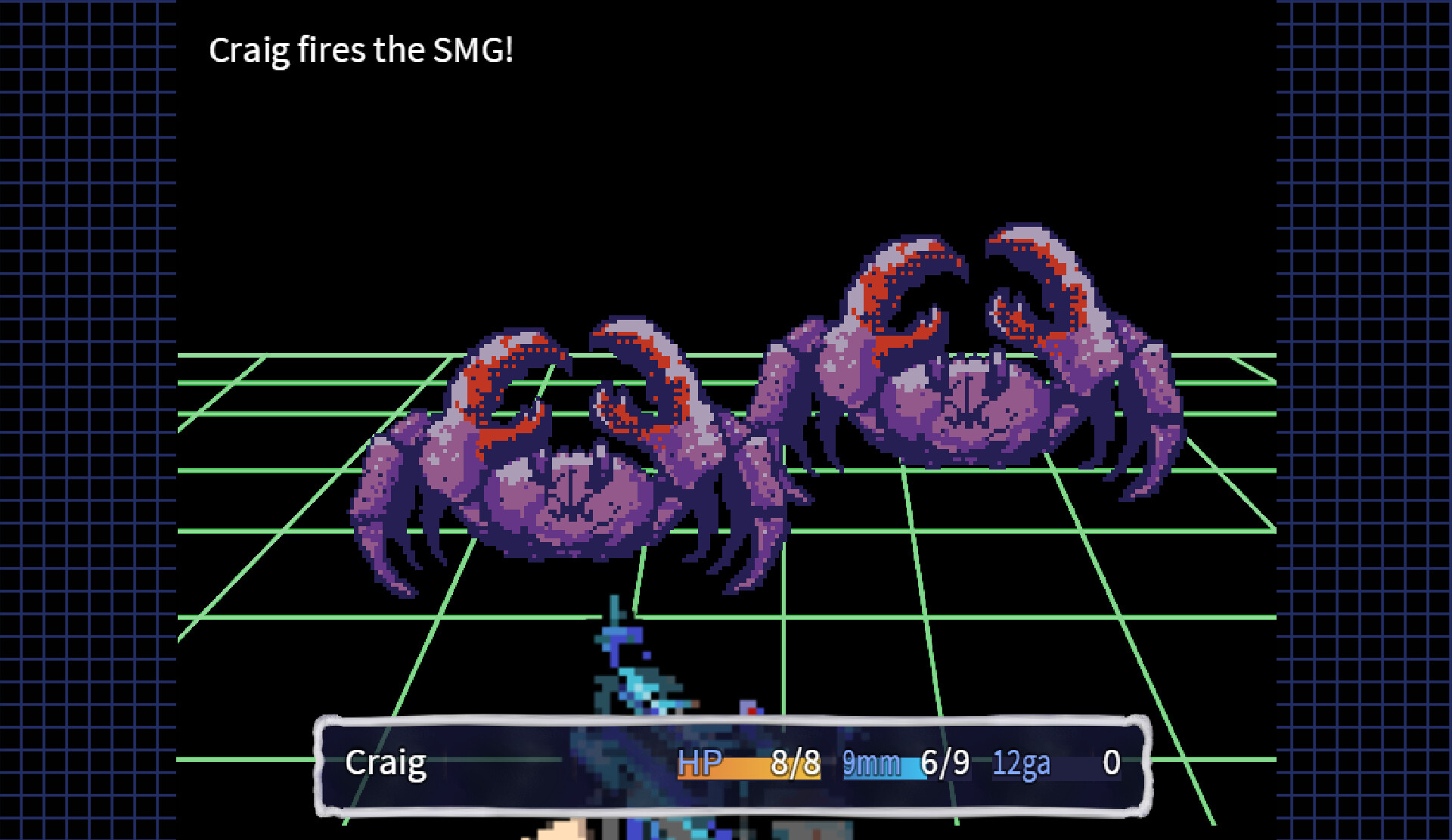Click the 6/9 ammo count
Viewport: 1452px width, 840px height.
click(x=942, y=764)
